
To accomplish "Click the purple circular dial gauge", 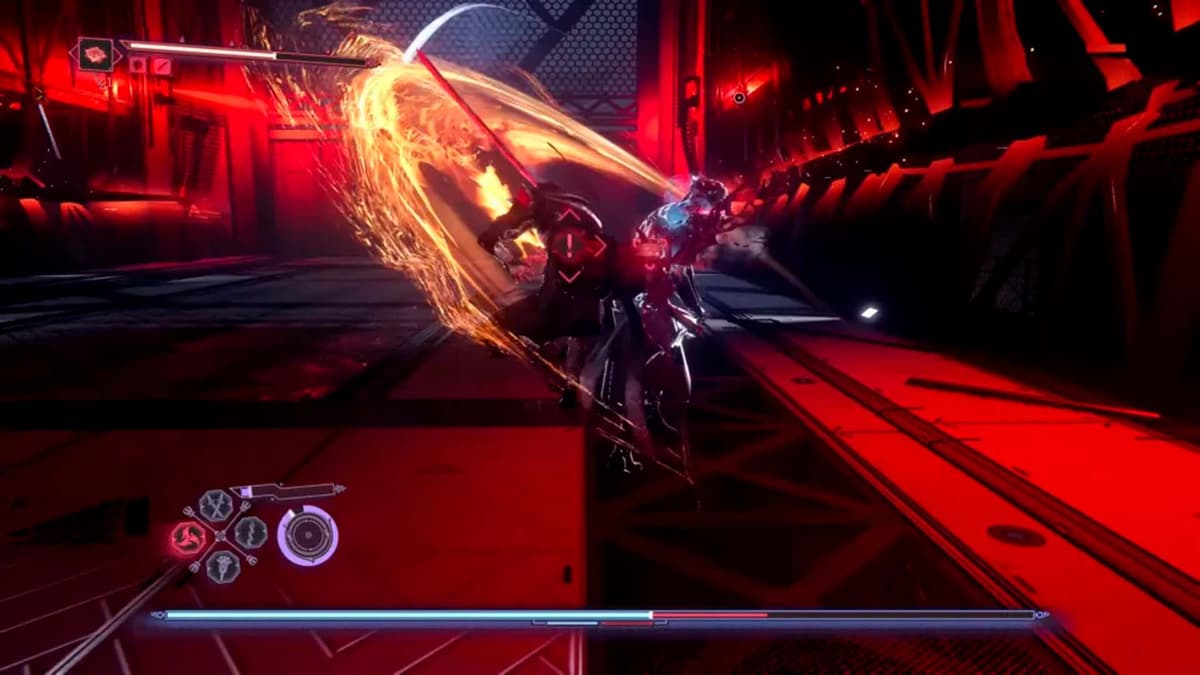I will pos(307,535).
